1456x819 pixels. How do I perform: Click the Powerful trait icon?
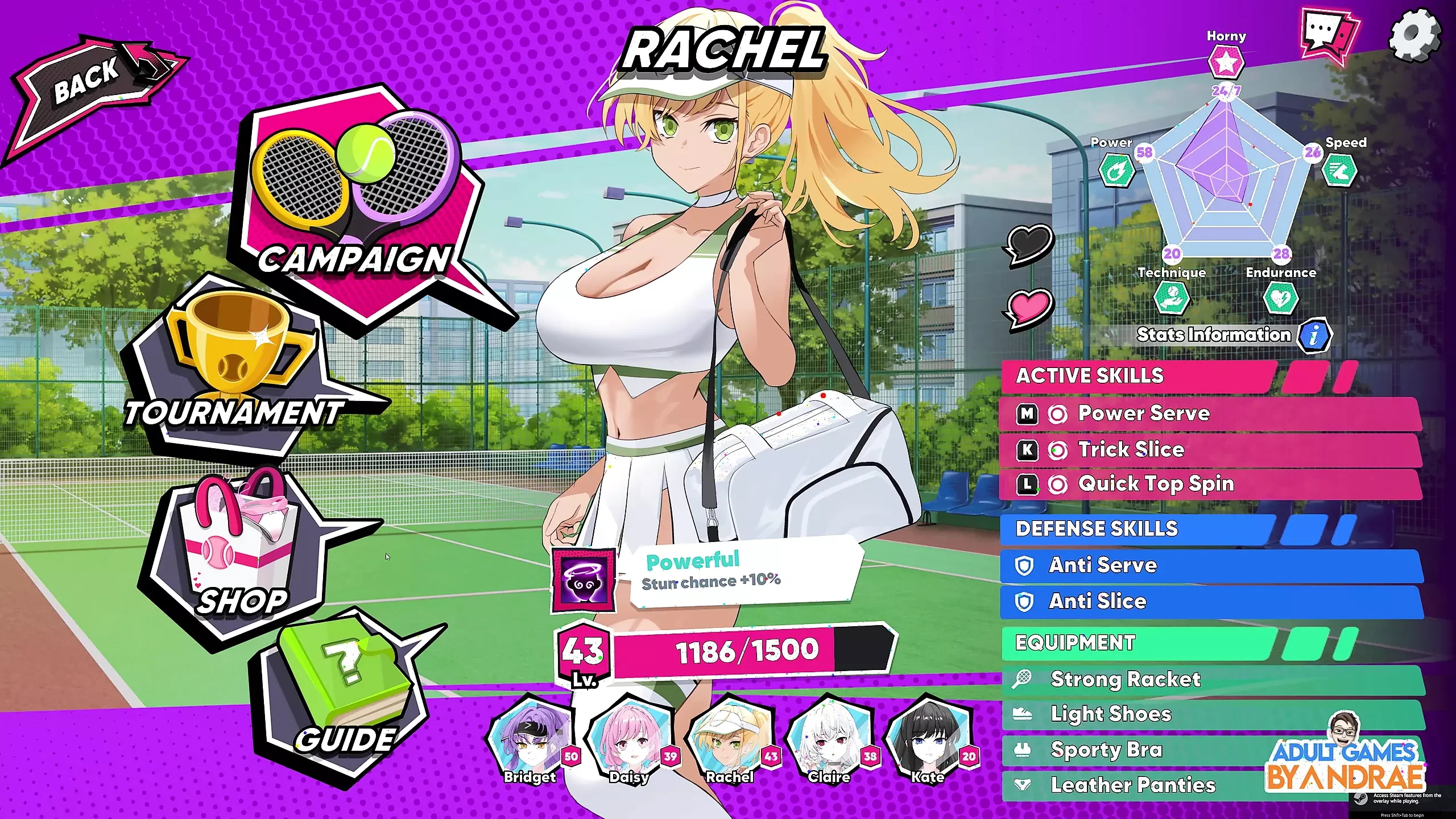pos(584,580)
